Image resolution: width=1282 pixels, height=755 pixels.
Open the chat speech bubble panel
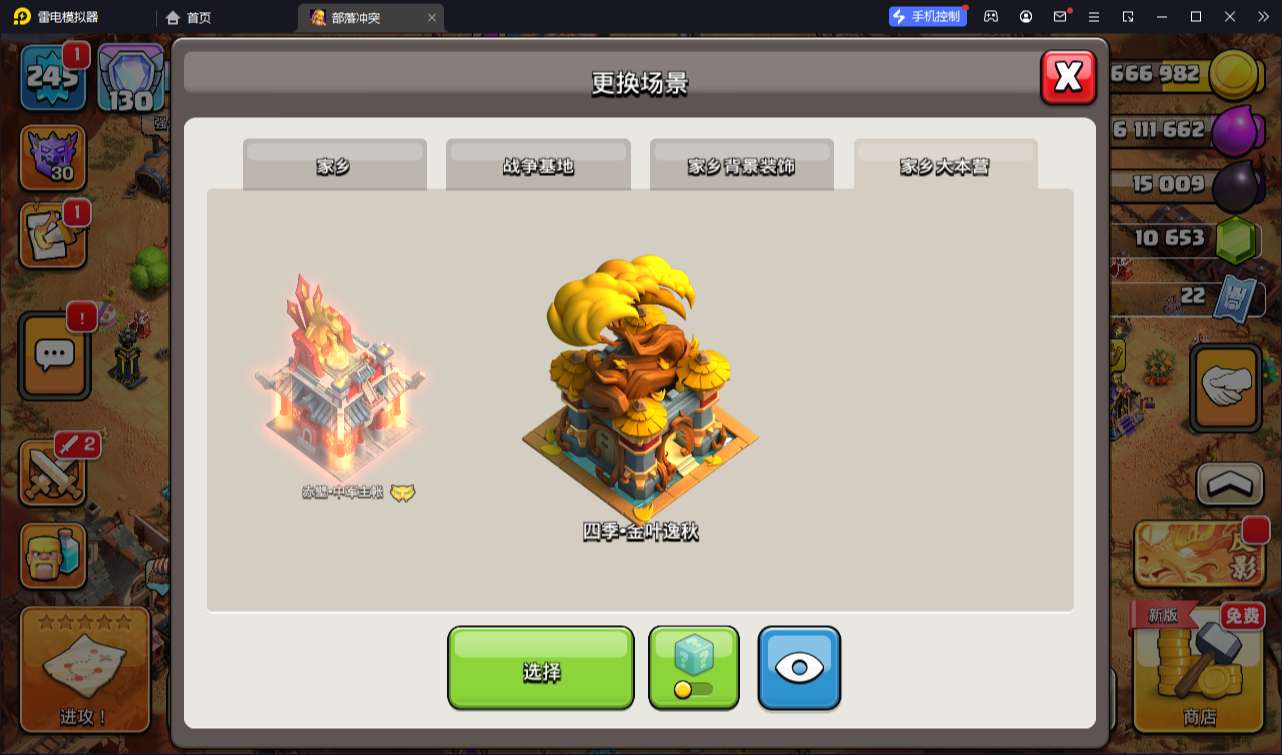[55, 354]
